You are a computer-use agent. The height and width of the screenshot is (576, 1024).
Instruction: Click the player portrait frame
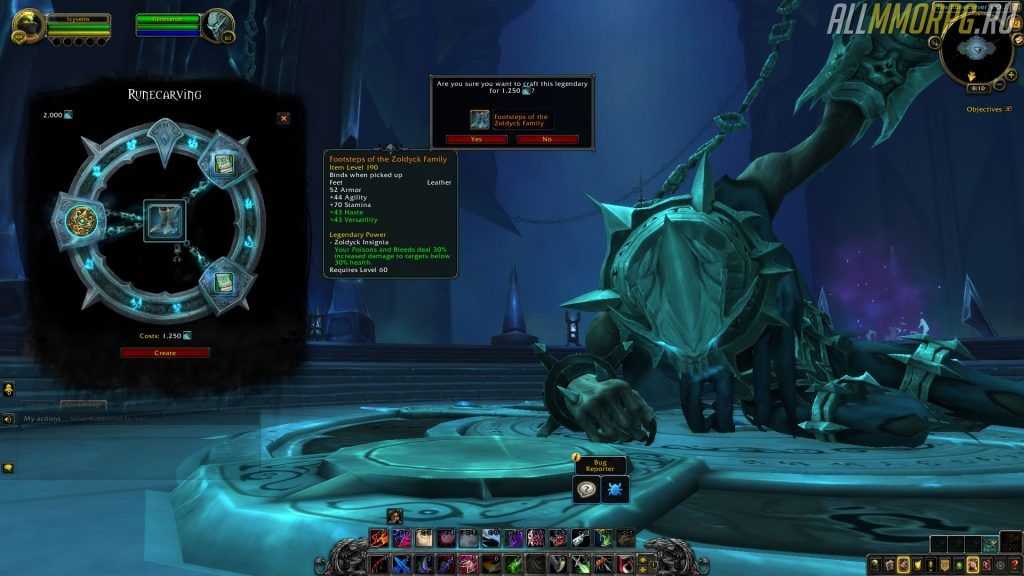[27, 24]
